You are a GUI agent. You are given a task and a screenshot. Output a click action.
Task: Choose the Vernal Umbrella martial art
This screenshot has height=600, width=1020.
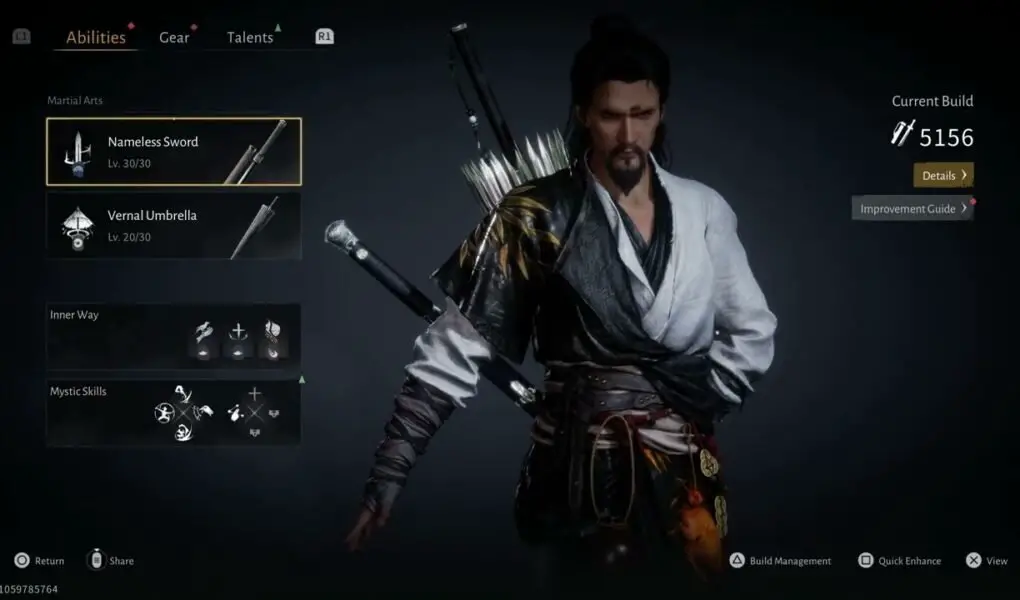[x=173, y=225]
